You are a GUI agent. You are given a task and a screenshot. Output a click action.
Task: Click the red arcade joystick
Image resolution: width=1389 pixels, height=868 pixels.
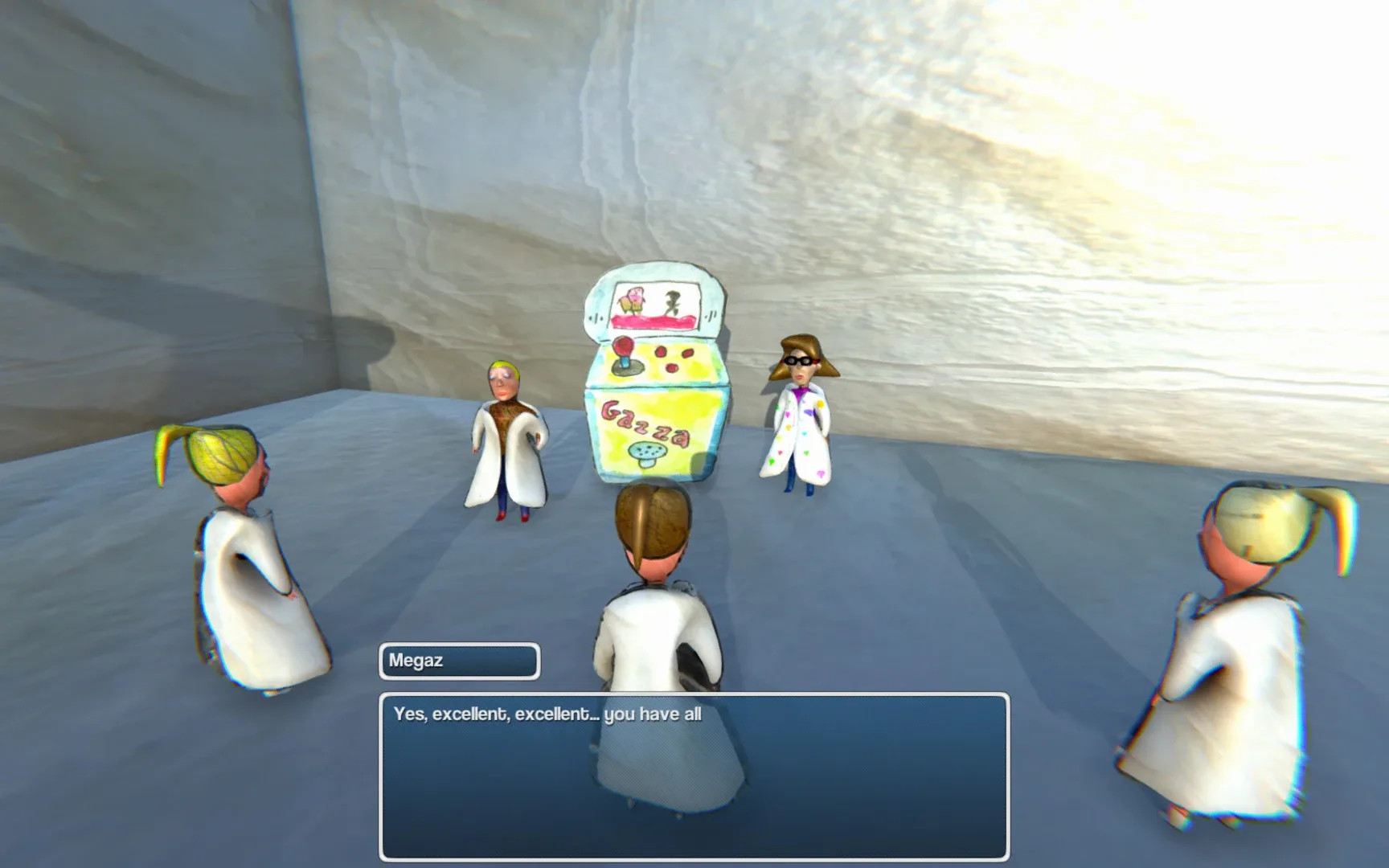tap(622, 346)
